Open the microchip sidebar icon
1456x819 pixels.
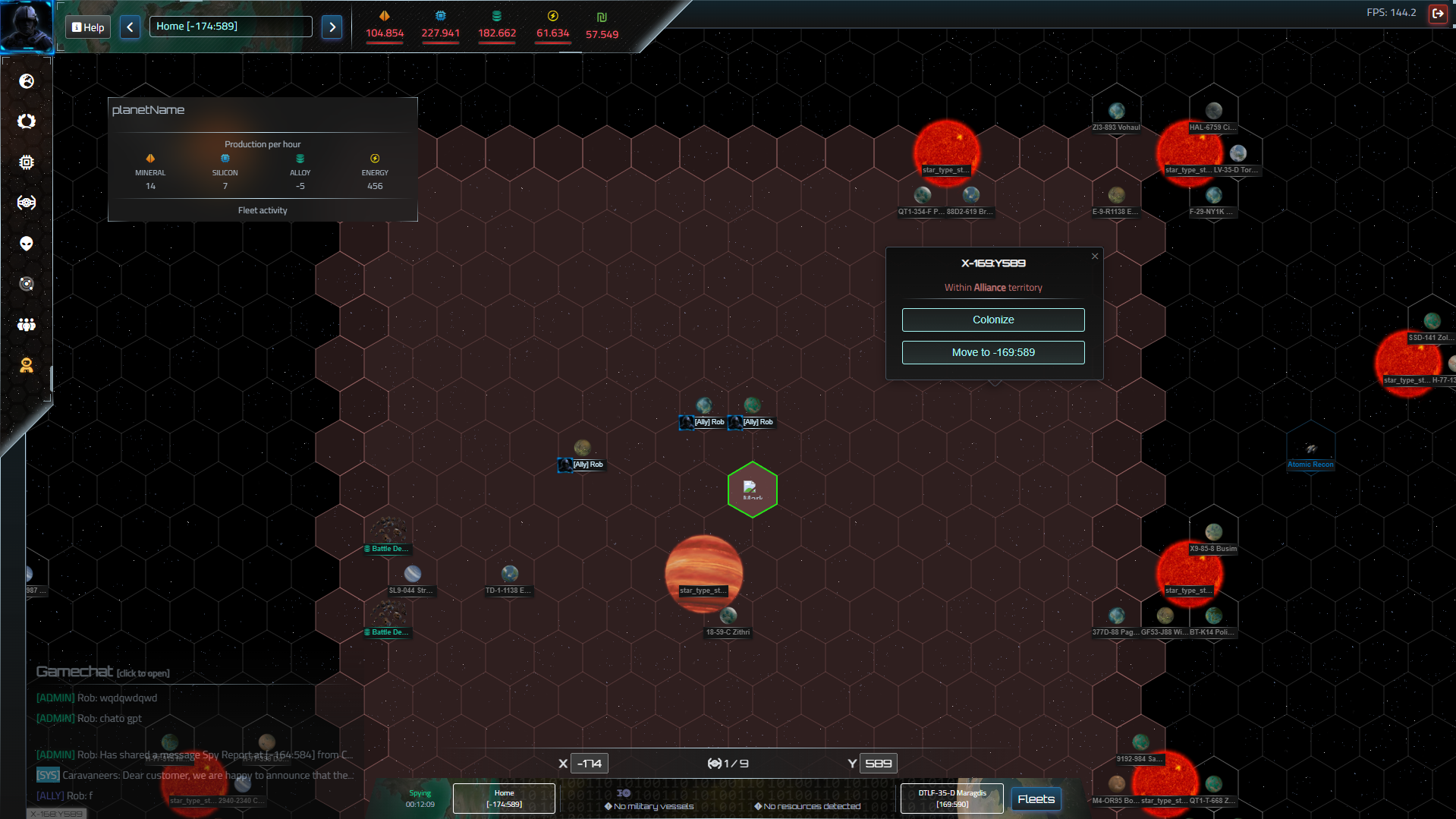pyautogui.click(x=27, y=162)
